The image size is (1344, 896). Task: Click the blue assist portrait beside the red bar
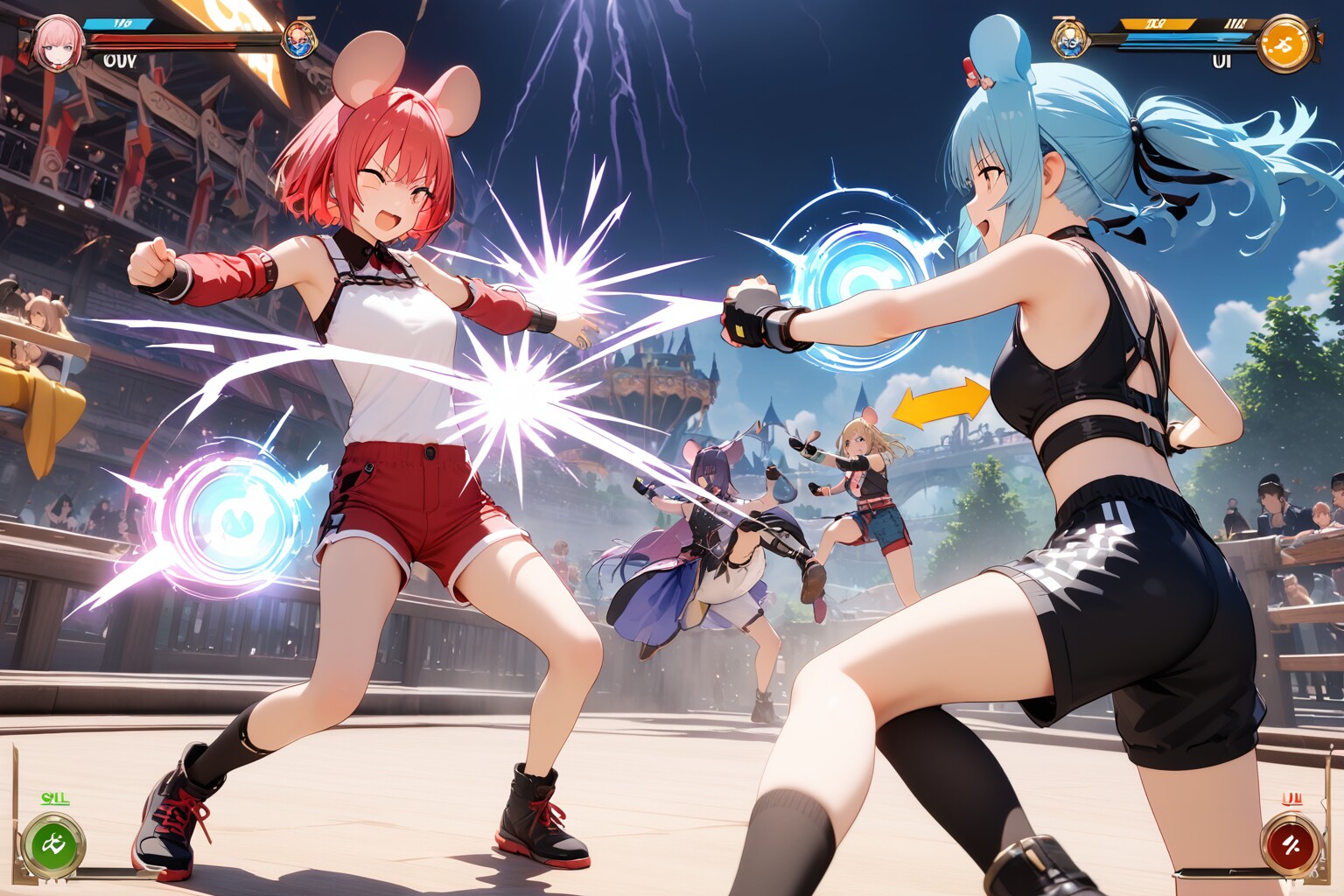pos(299,39)
